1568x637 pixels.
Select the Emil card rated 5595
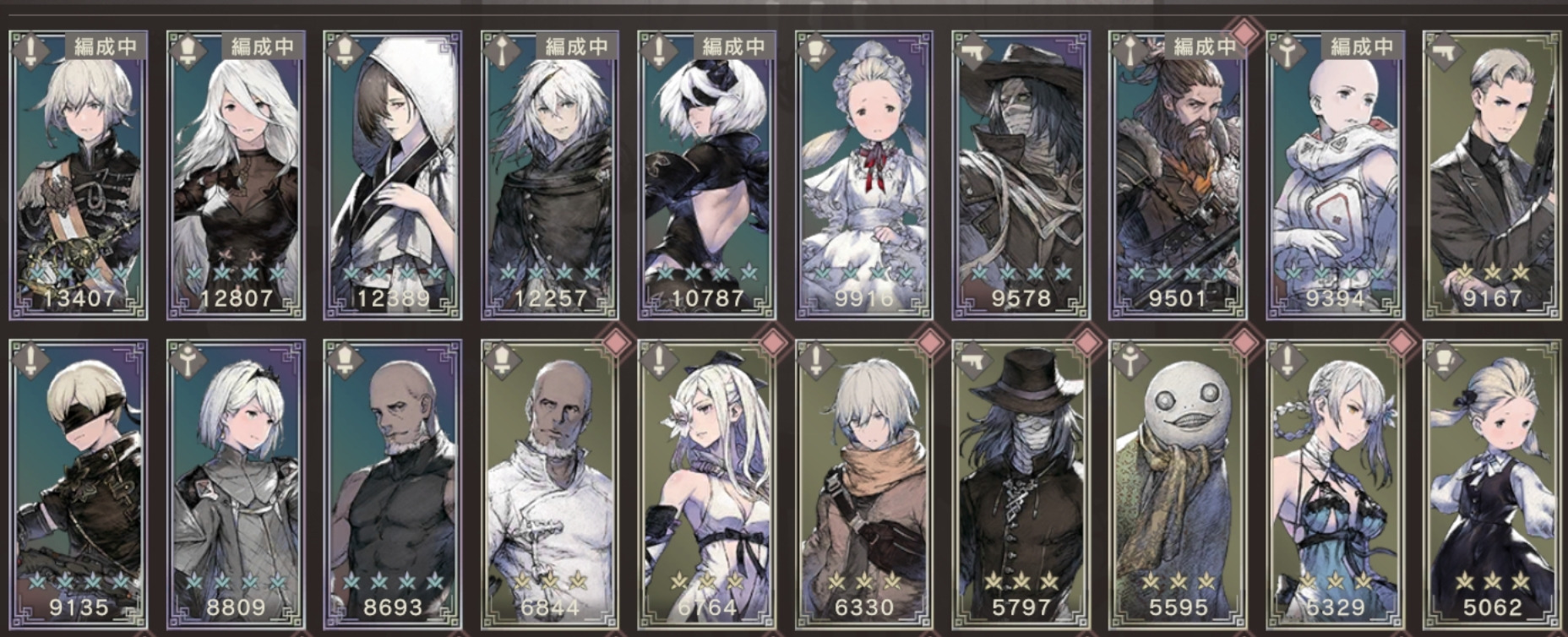1179,484
